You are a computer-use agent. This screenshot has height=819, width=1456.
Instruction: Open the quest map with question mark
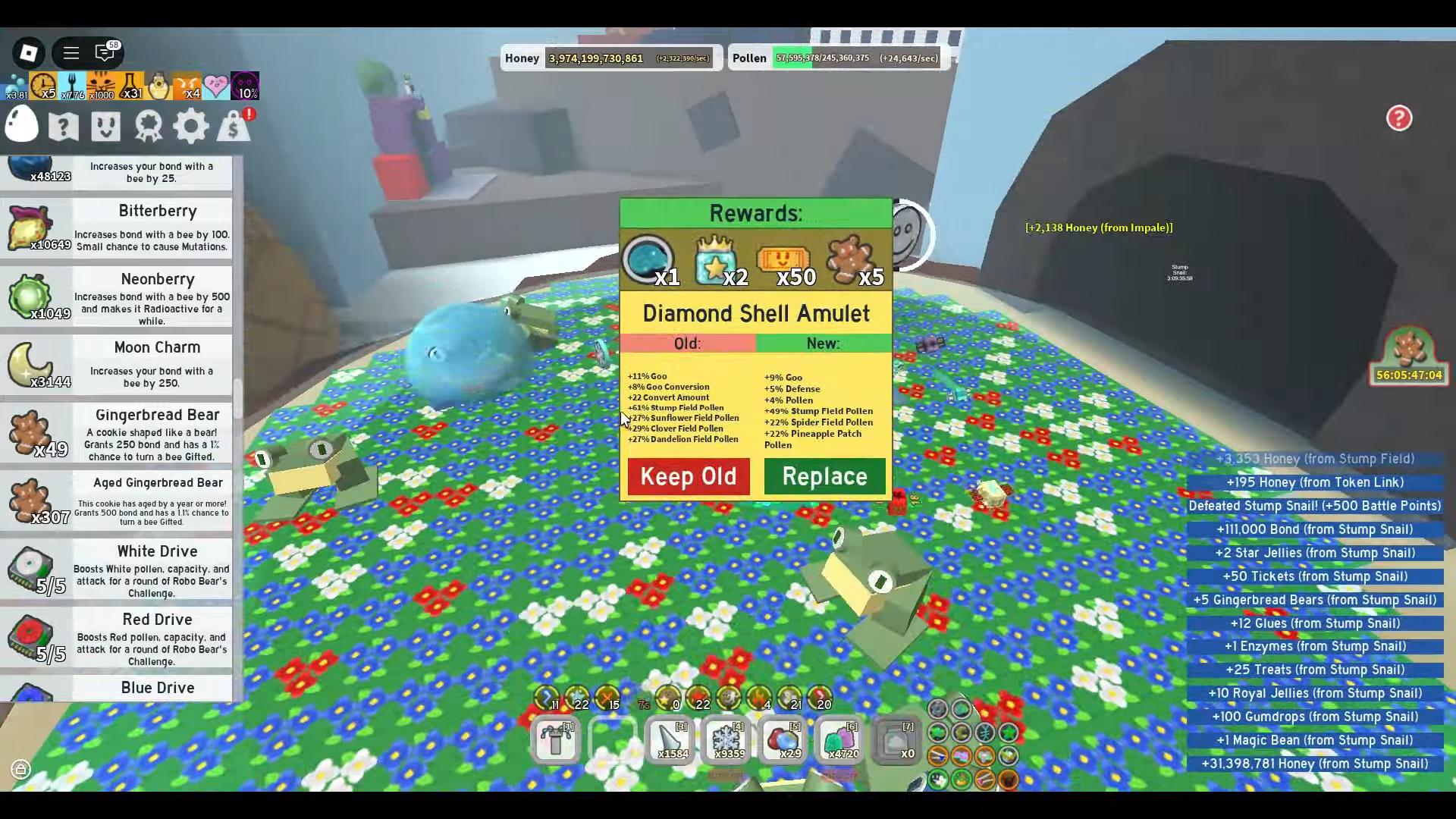(63, 125)
